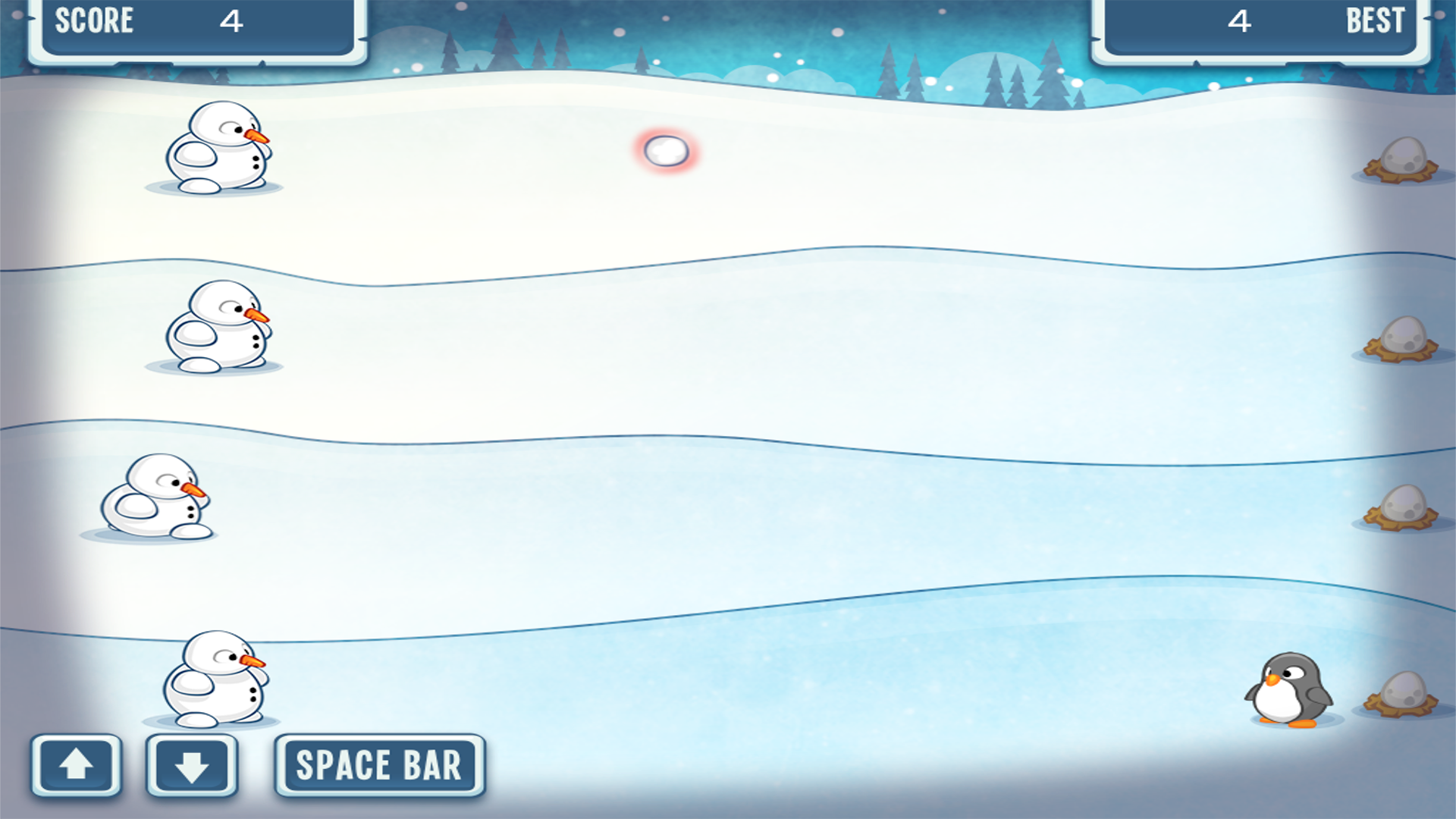Click the glowing snowball in flight
The image size is (1456, 819).
click(x=666, y=150)
